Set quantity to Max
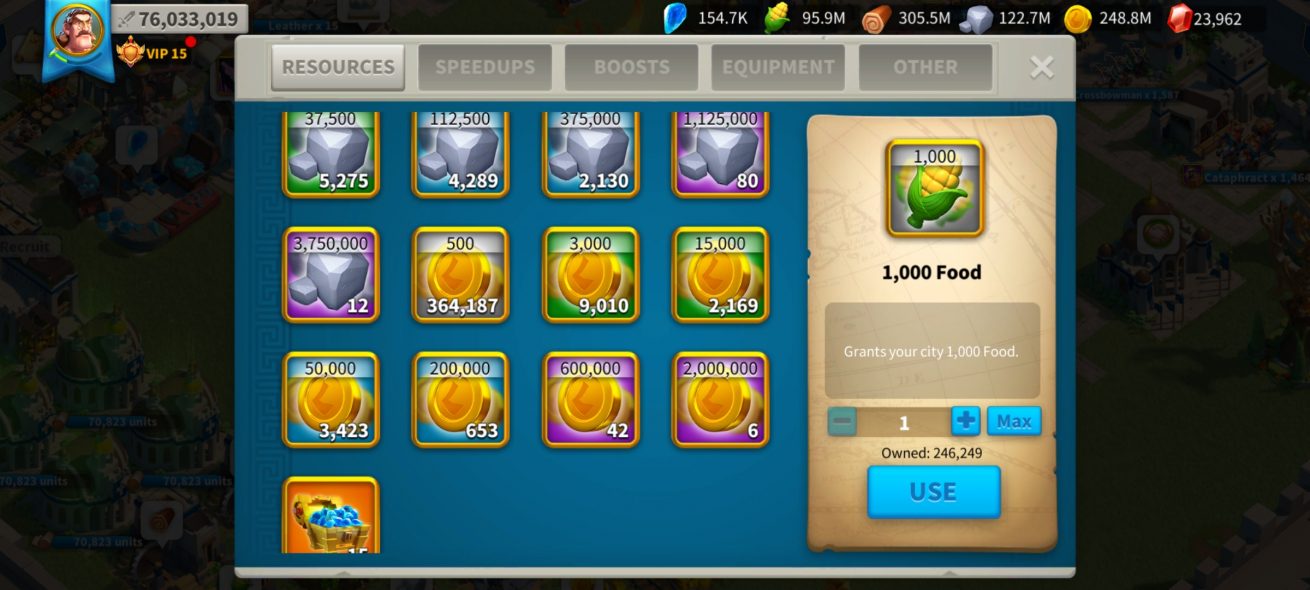This screenshot has height=590, width=1310. [1013, 421]
